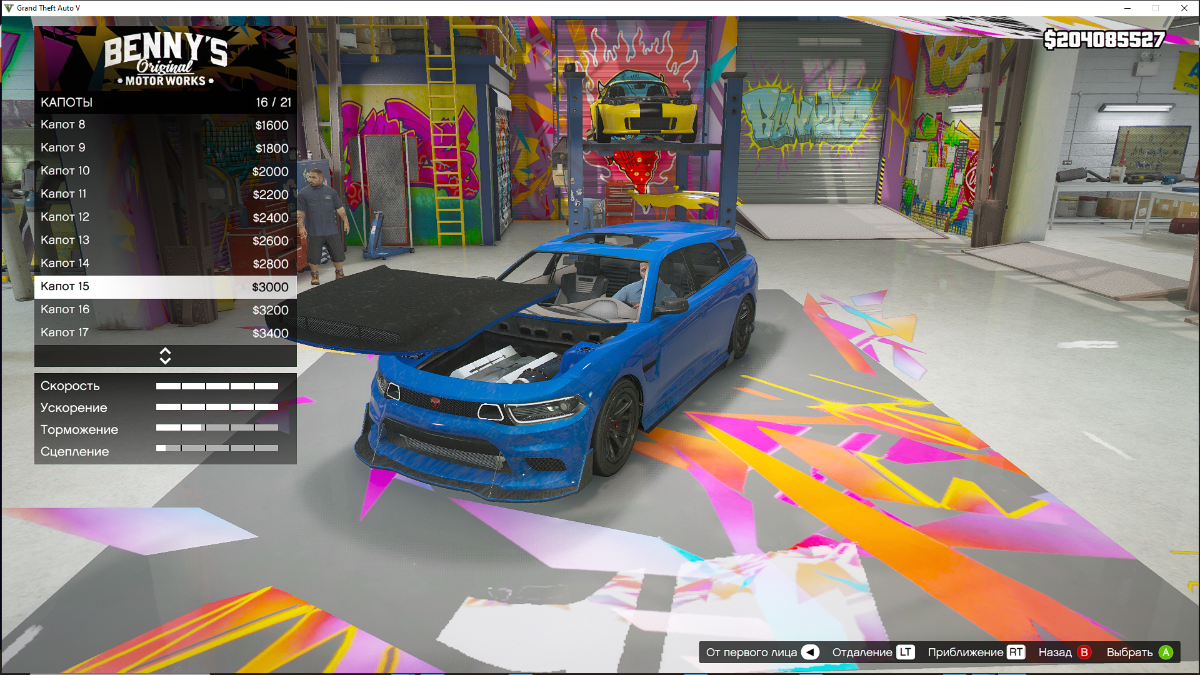Select Капот 16 for $3200
Screen dimensions: 1200x675
pos(165,310)
